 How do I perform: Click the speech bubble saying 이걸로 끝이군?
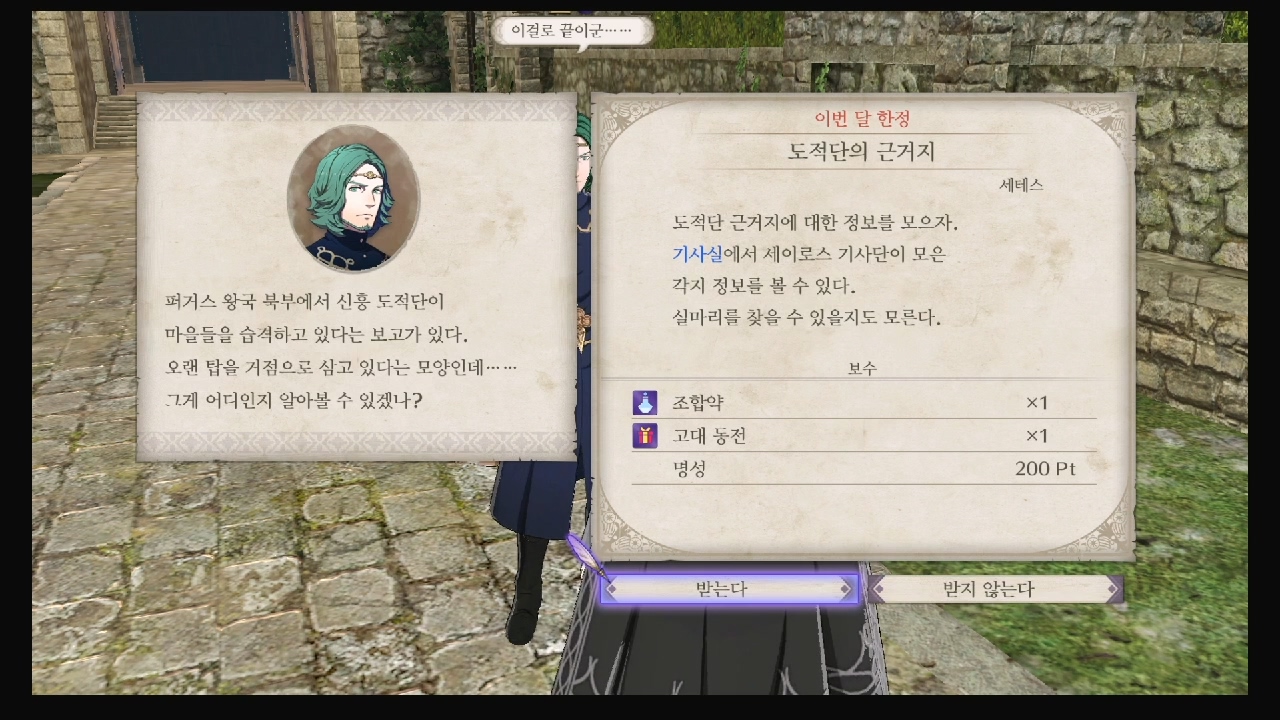coord(574,31)
